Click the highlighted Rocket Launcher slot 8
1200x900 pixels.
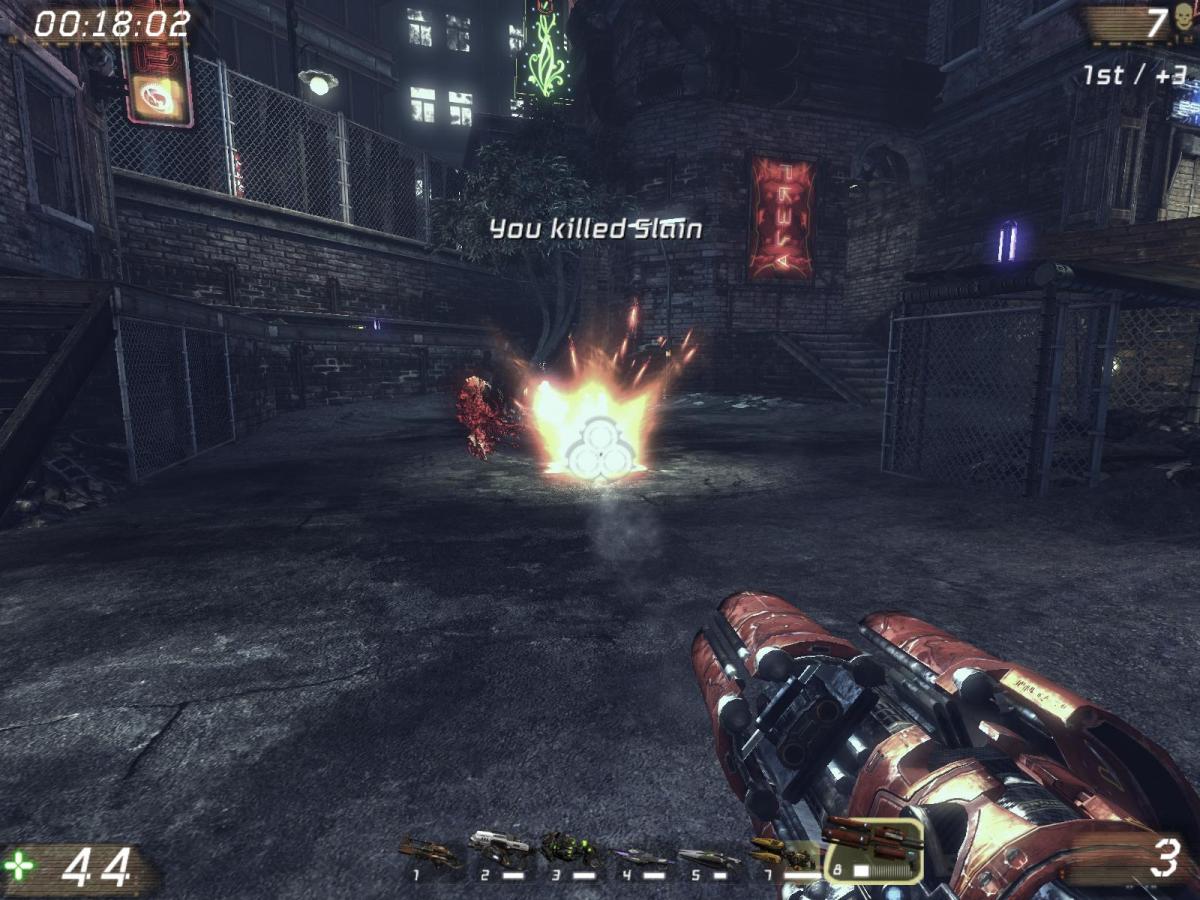click(x=872, y=850)
